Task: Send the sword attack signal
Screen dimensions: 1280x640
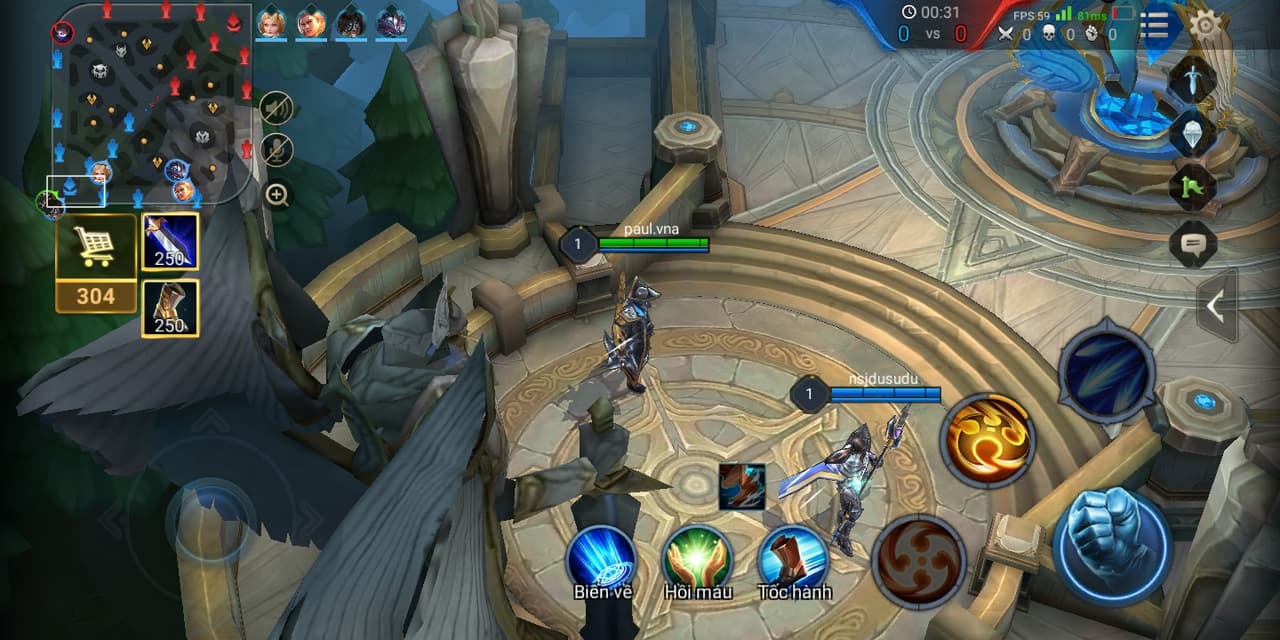Action: pyautogui.click(x=1192, y=80)
